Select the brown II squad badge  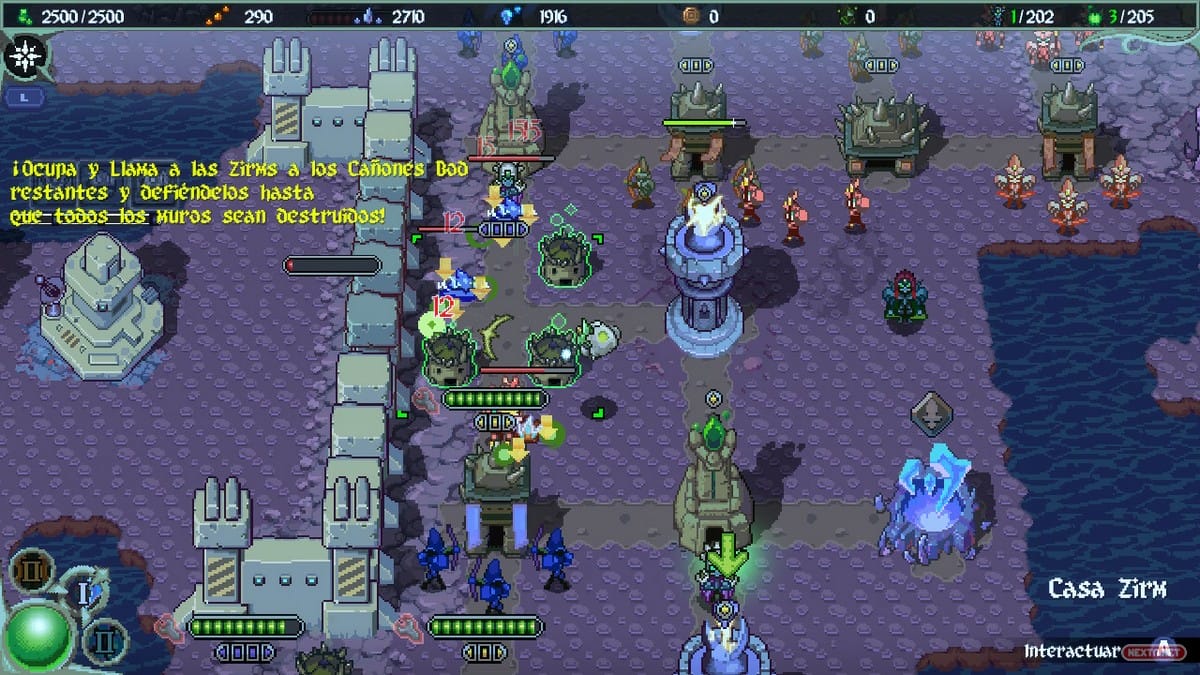(x=31, y=571)
